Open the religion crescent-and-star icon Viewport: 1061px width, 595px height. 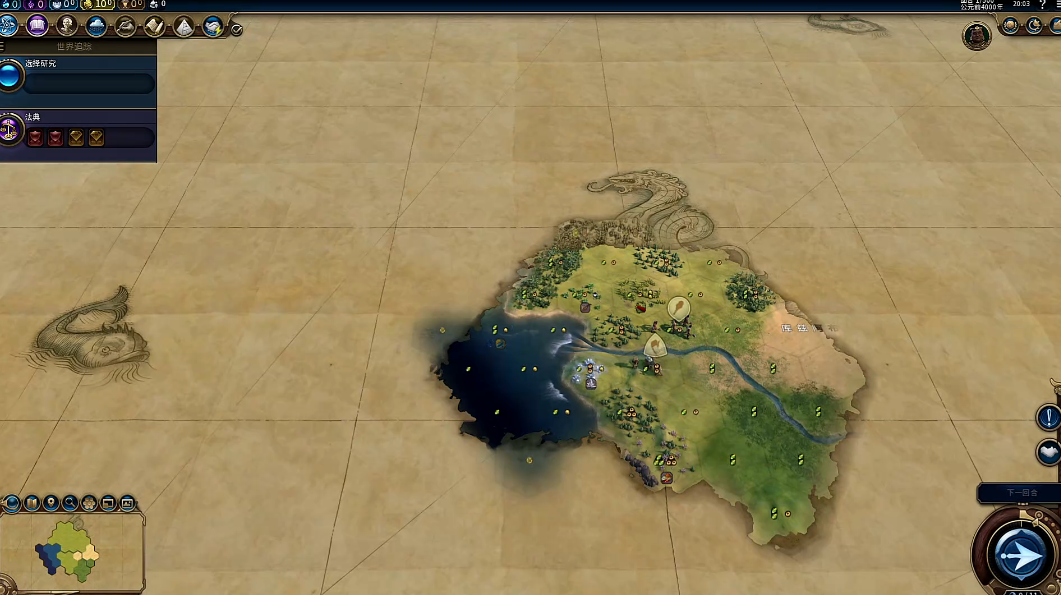(1035, 26)
